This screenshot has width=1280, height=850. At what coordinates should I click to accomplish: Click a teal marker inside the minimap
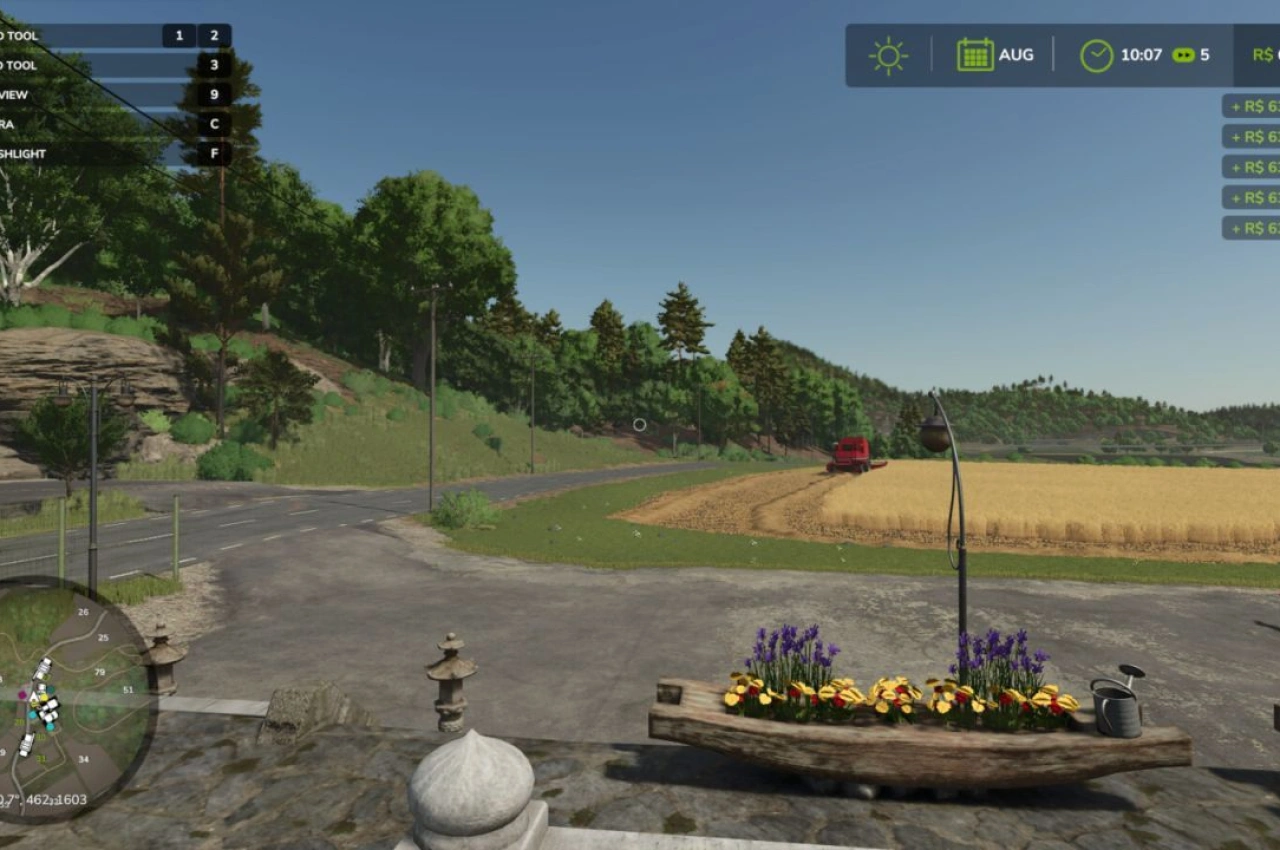(51, 687)
